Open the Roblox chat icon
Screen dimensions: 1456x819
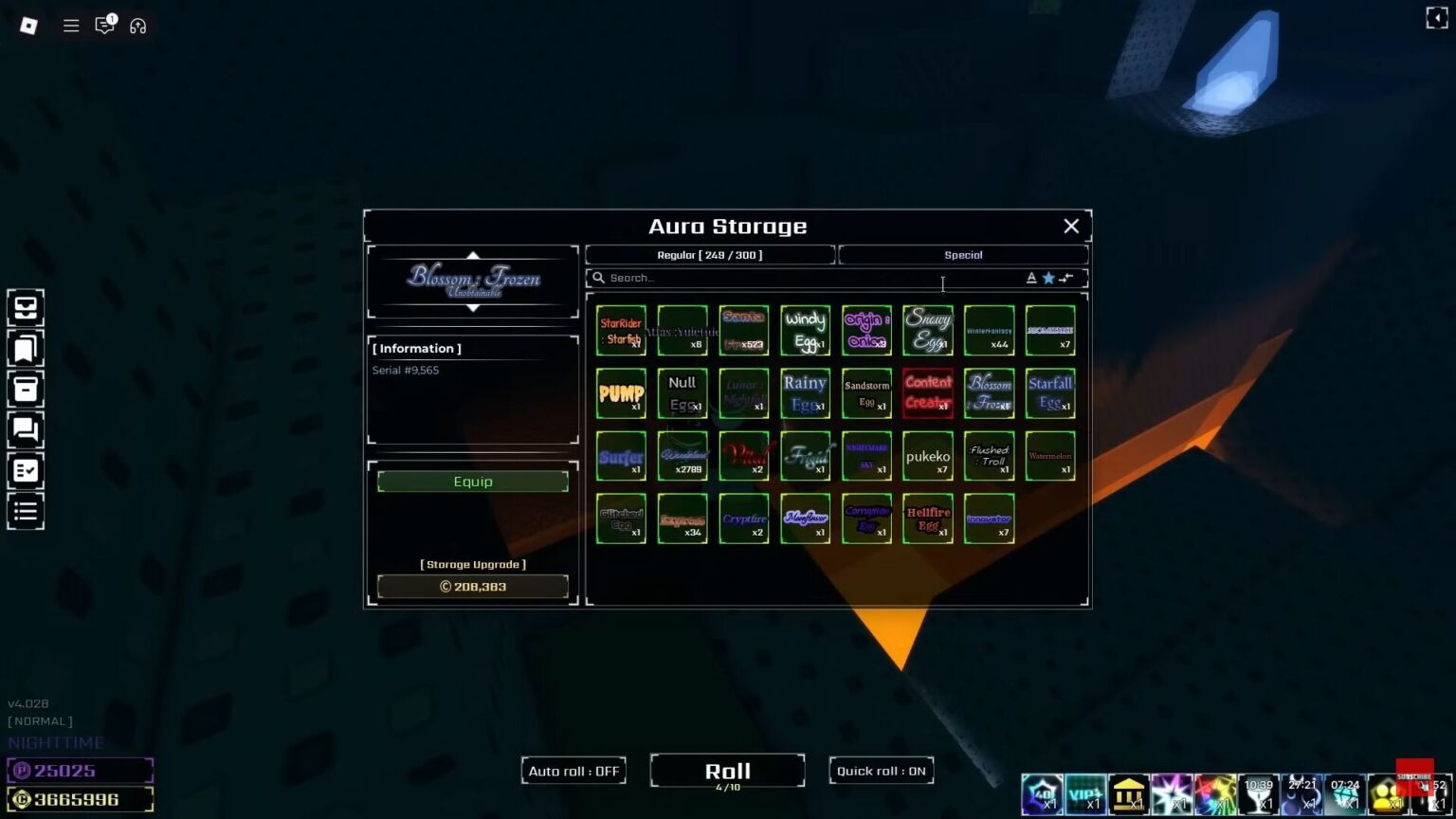tap(104, 26)
